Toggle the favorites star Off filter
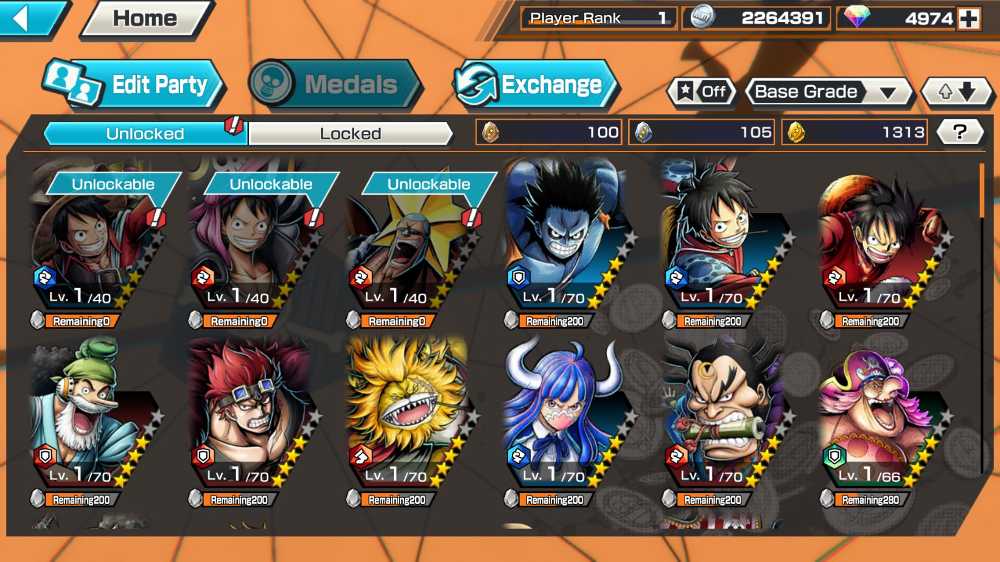1000x562 pixels. click(x=702, y=92)
